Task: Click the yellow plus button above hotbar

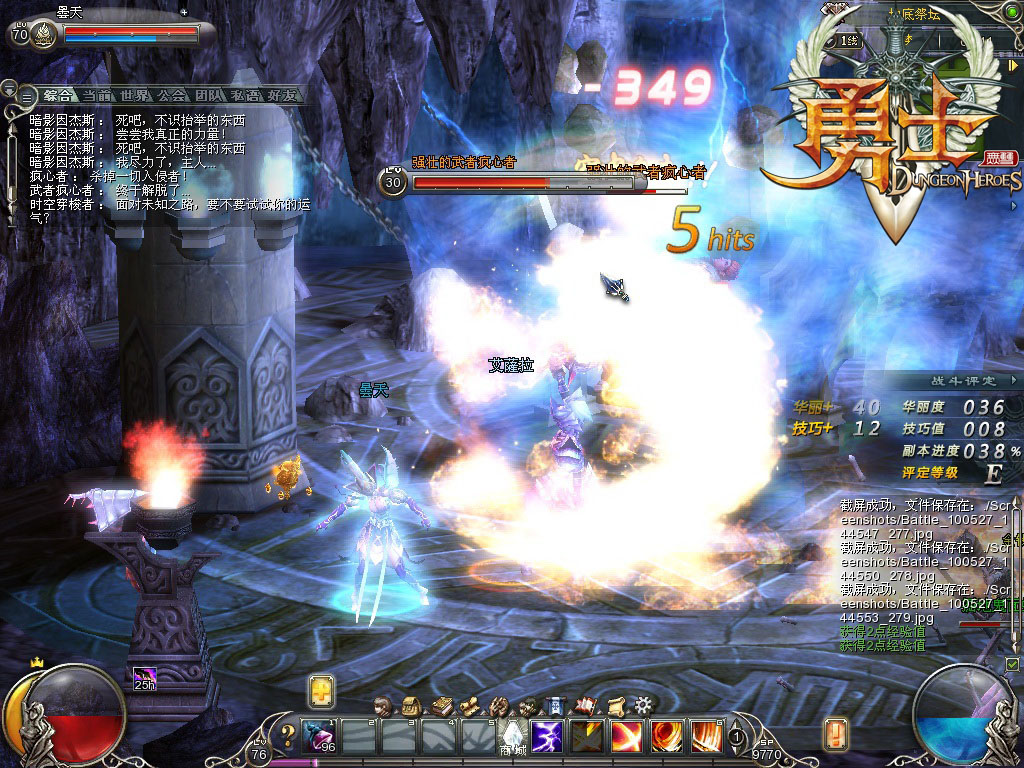Action: tap(321, 690)
